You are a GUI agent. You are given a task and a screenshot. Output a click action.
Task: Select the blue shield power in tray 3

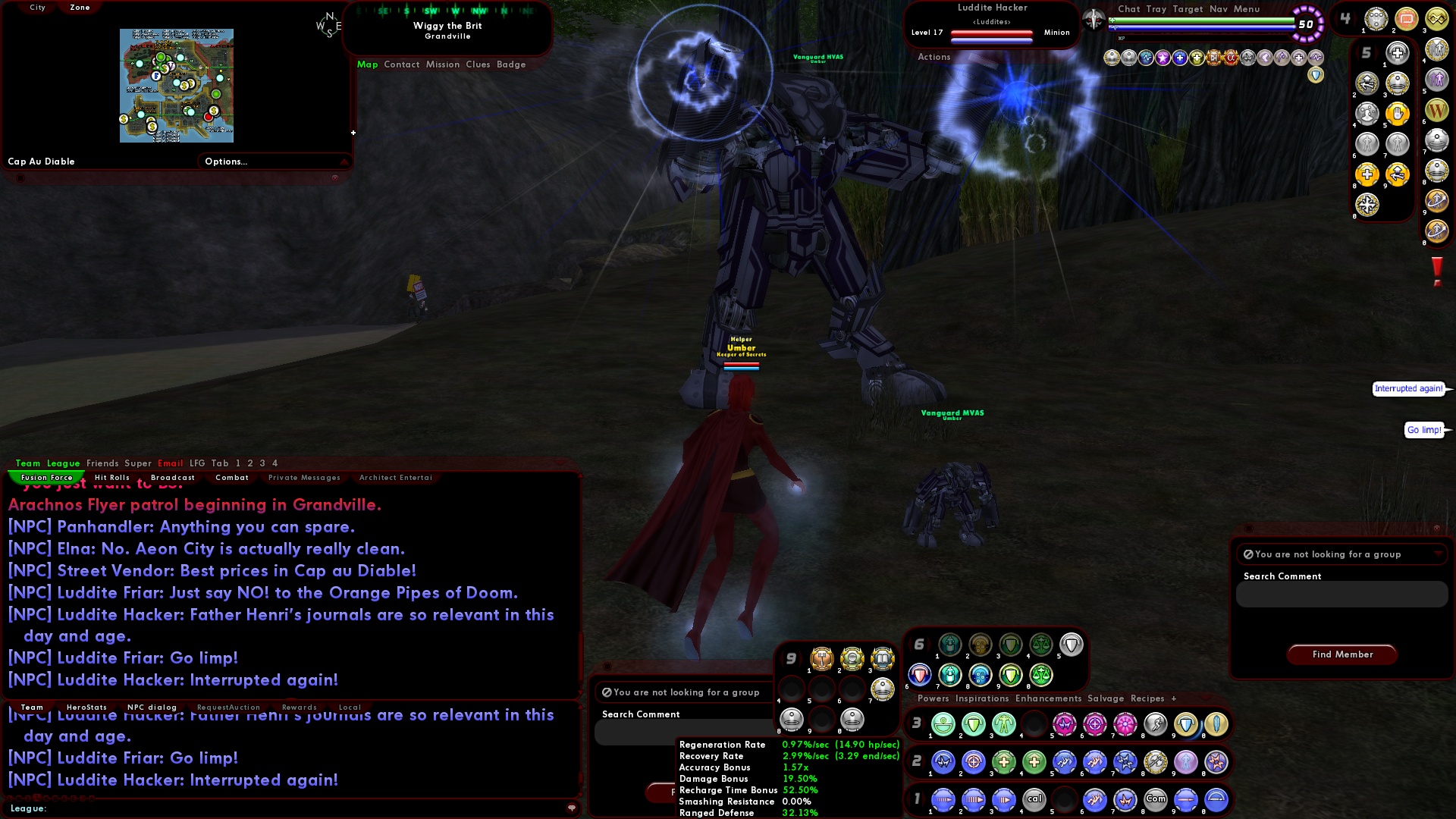[x=1185, y=725]
